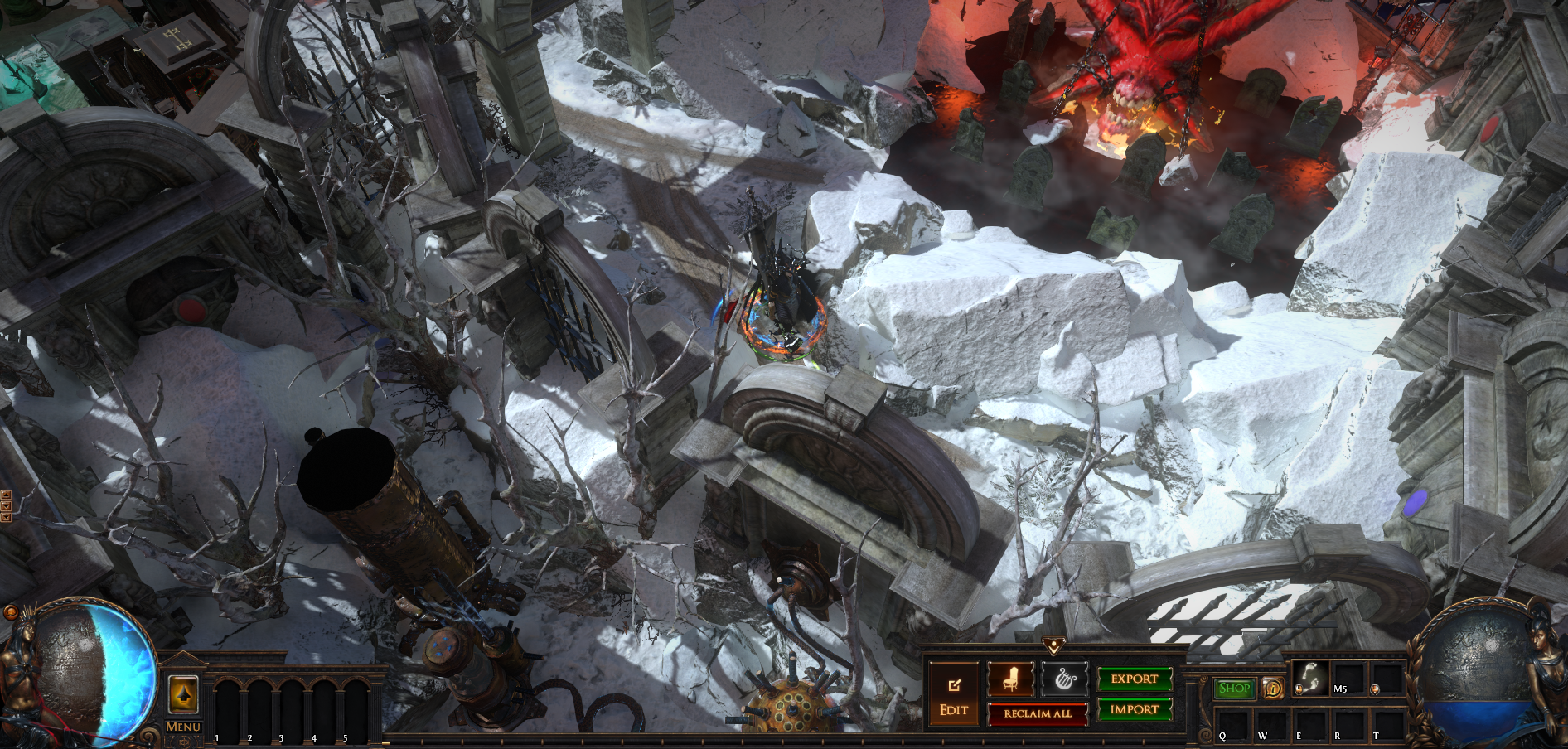Open the lyre music button
The height and width of the screenshot is (749, 1568).
[1065, 679]
